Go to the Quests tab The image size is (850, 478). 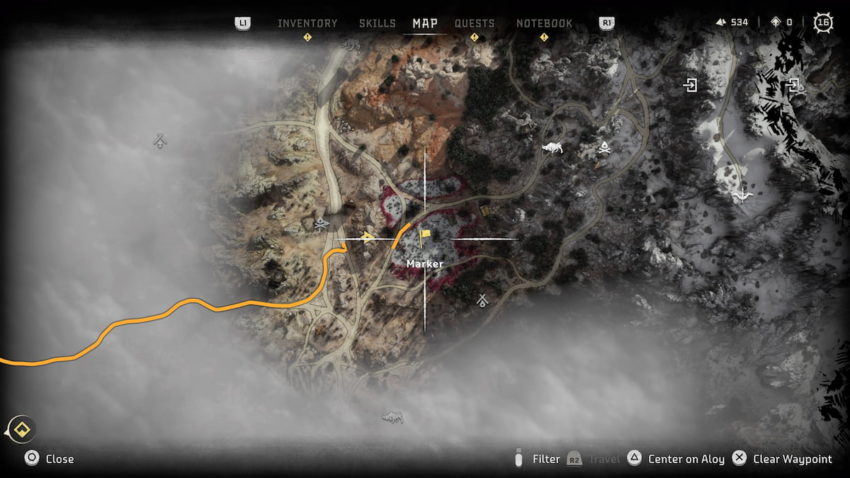coord(474,23)
